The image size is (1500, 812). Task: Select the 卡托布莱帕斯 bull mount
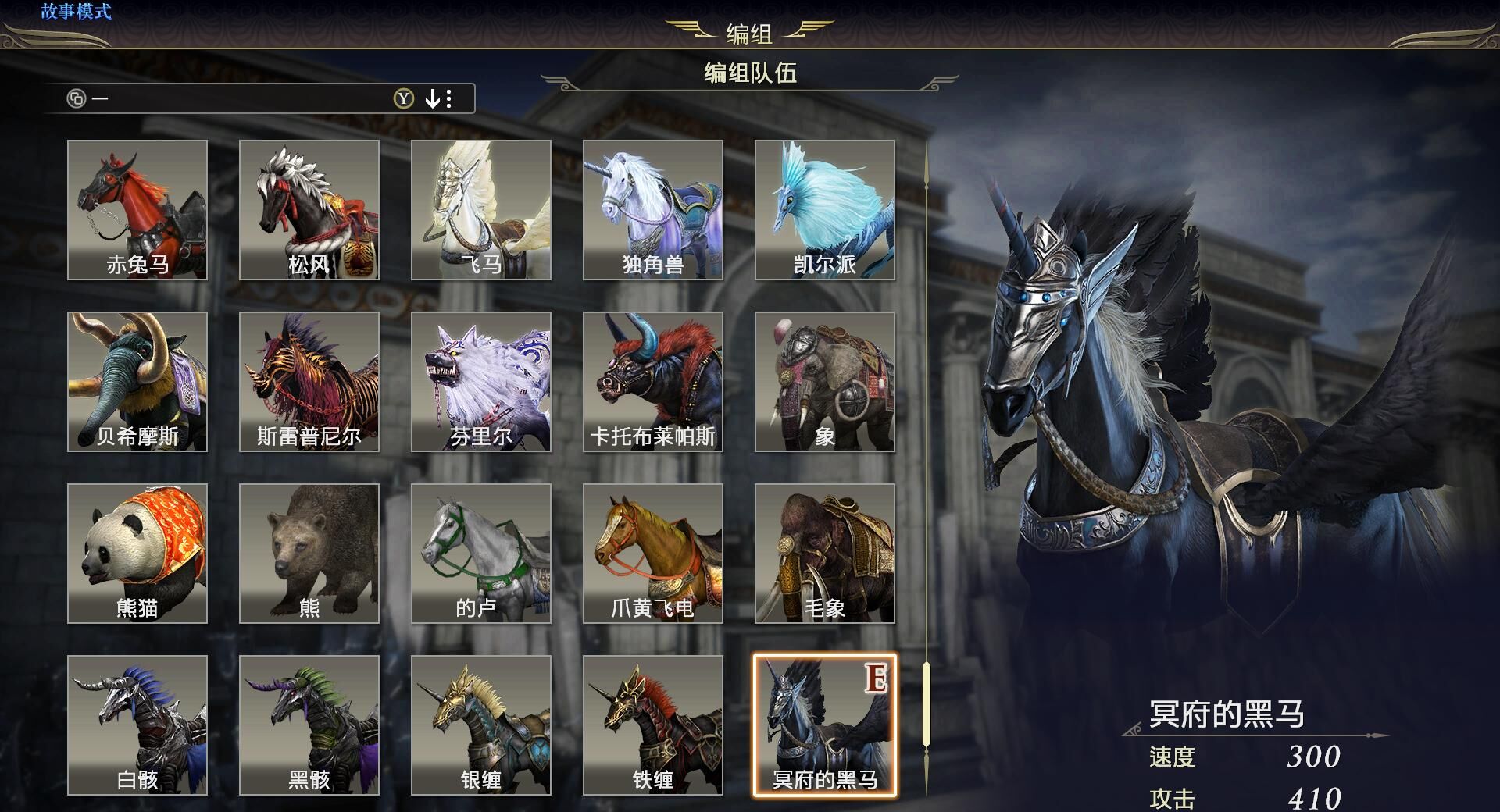click(653, 381)
